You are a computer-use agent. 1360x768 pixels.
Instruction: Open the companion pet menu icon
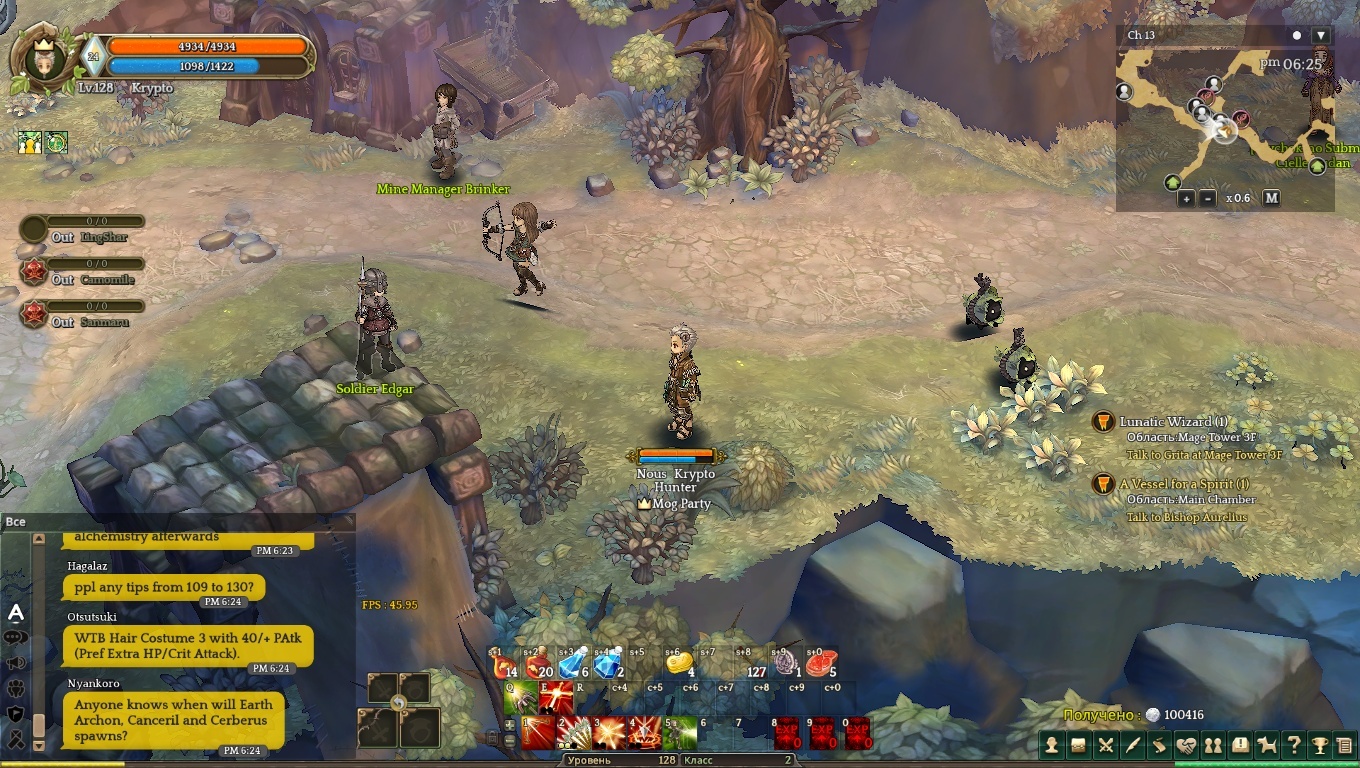(1267, 745)
